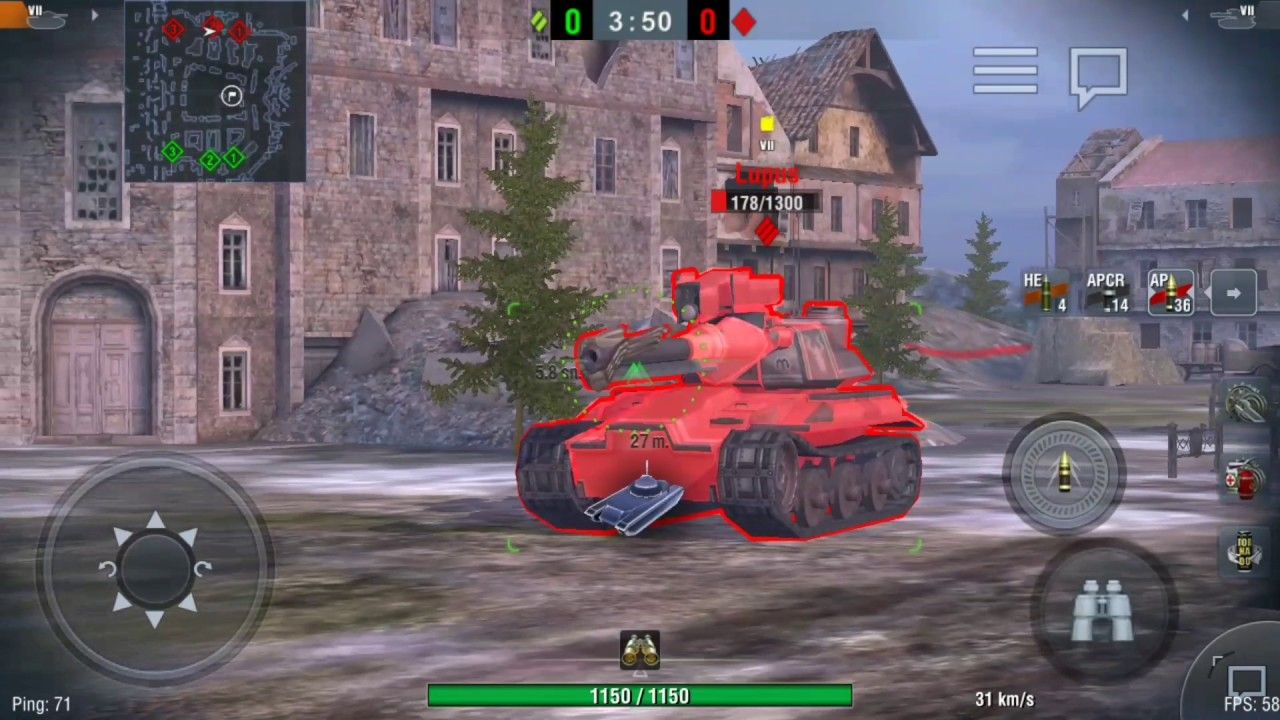Tap the green team score counter
The image size is (1280, 720).
pyautogui.click(x=570, y=22)
